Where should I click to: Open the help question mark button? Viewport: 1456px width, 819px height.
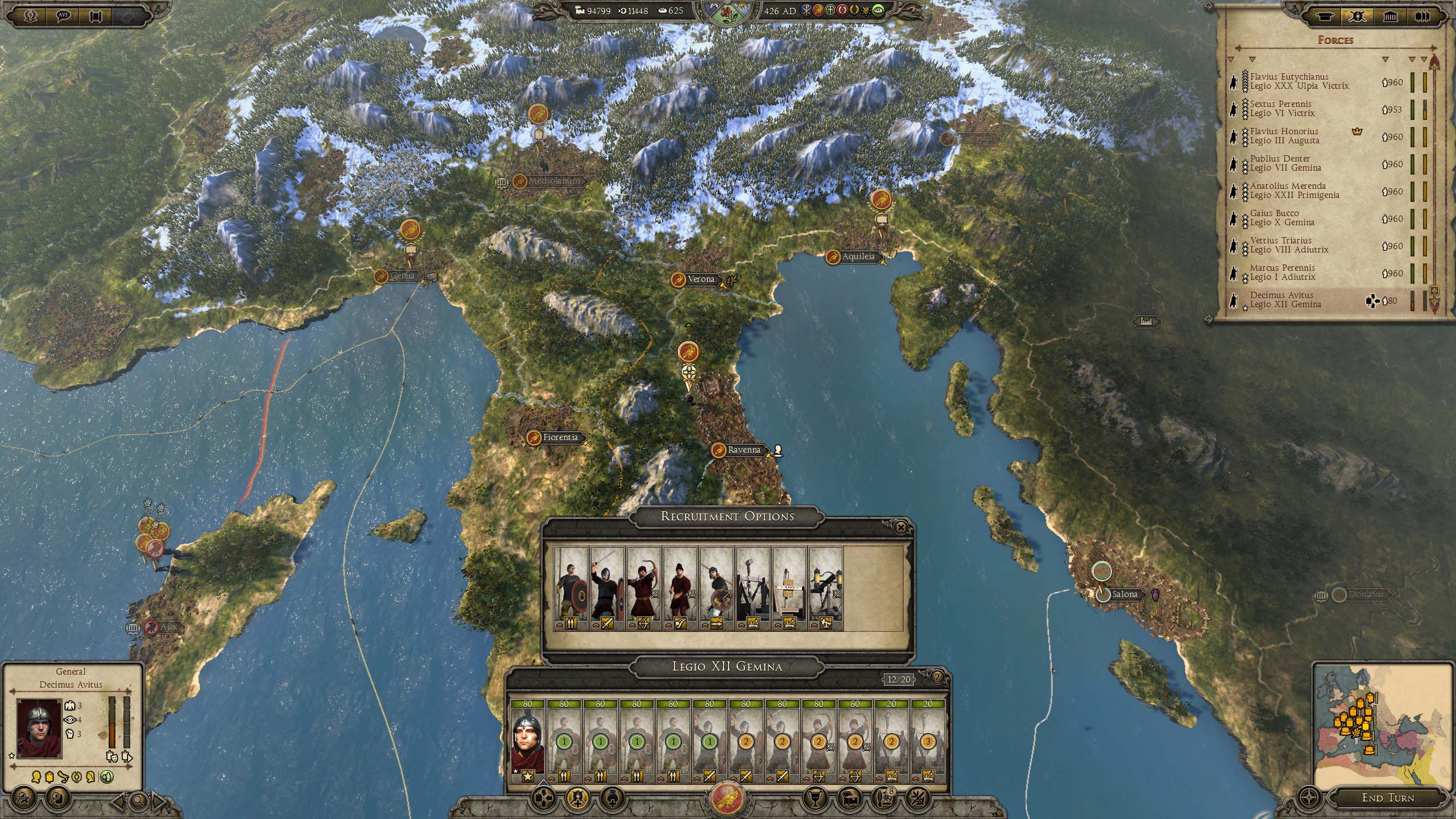[x=936, y=677]
